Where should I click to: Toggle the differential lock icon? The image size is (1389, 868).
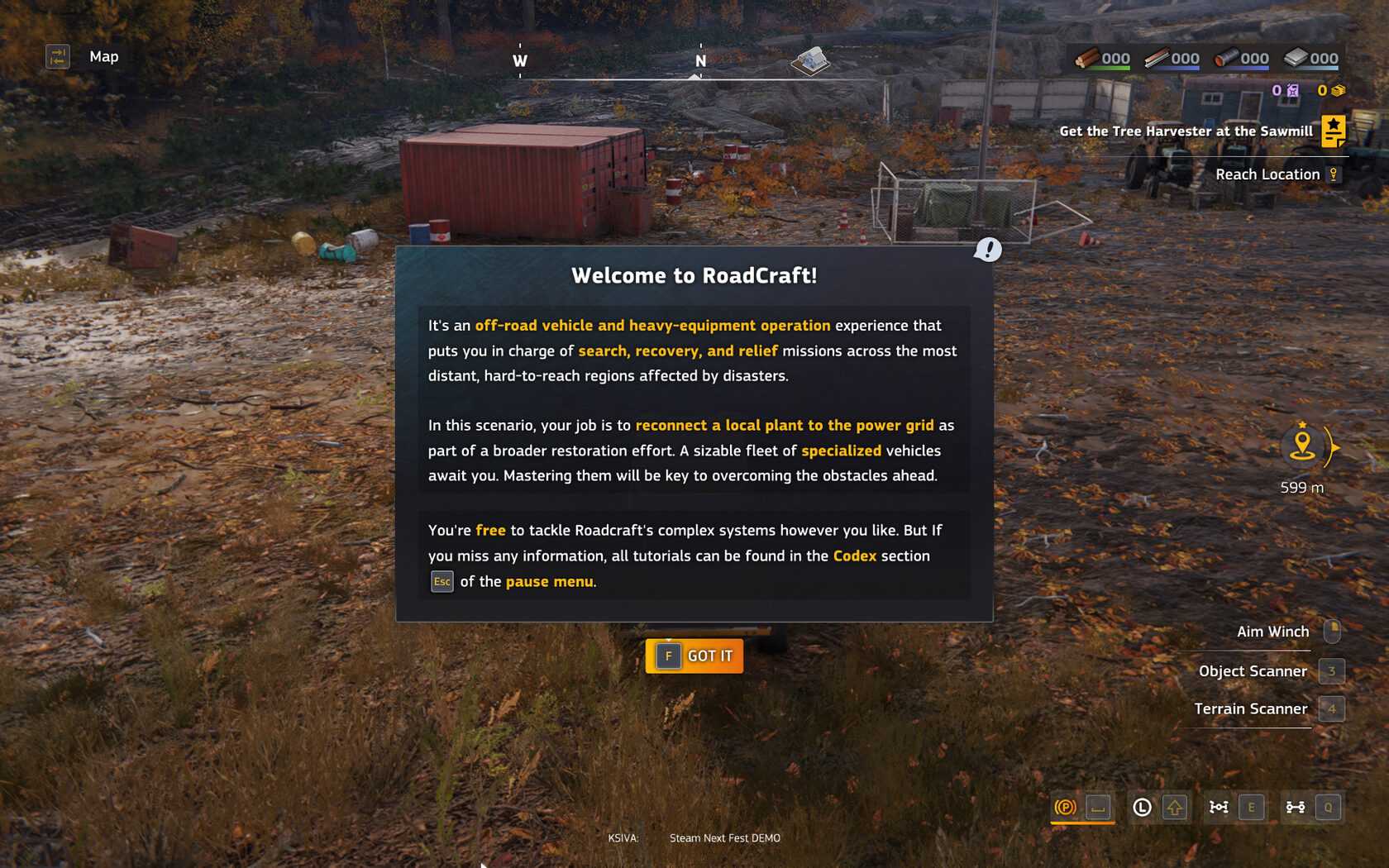tap(1219, 807)
